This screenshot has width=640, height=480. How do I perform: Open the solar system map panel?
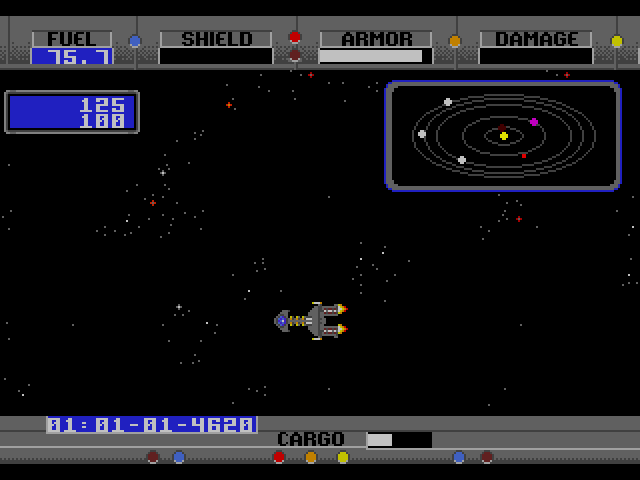[x=503, y=136]
